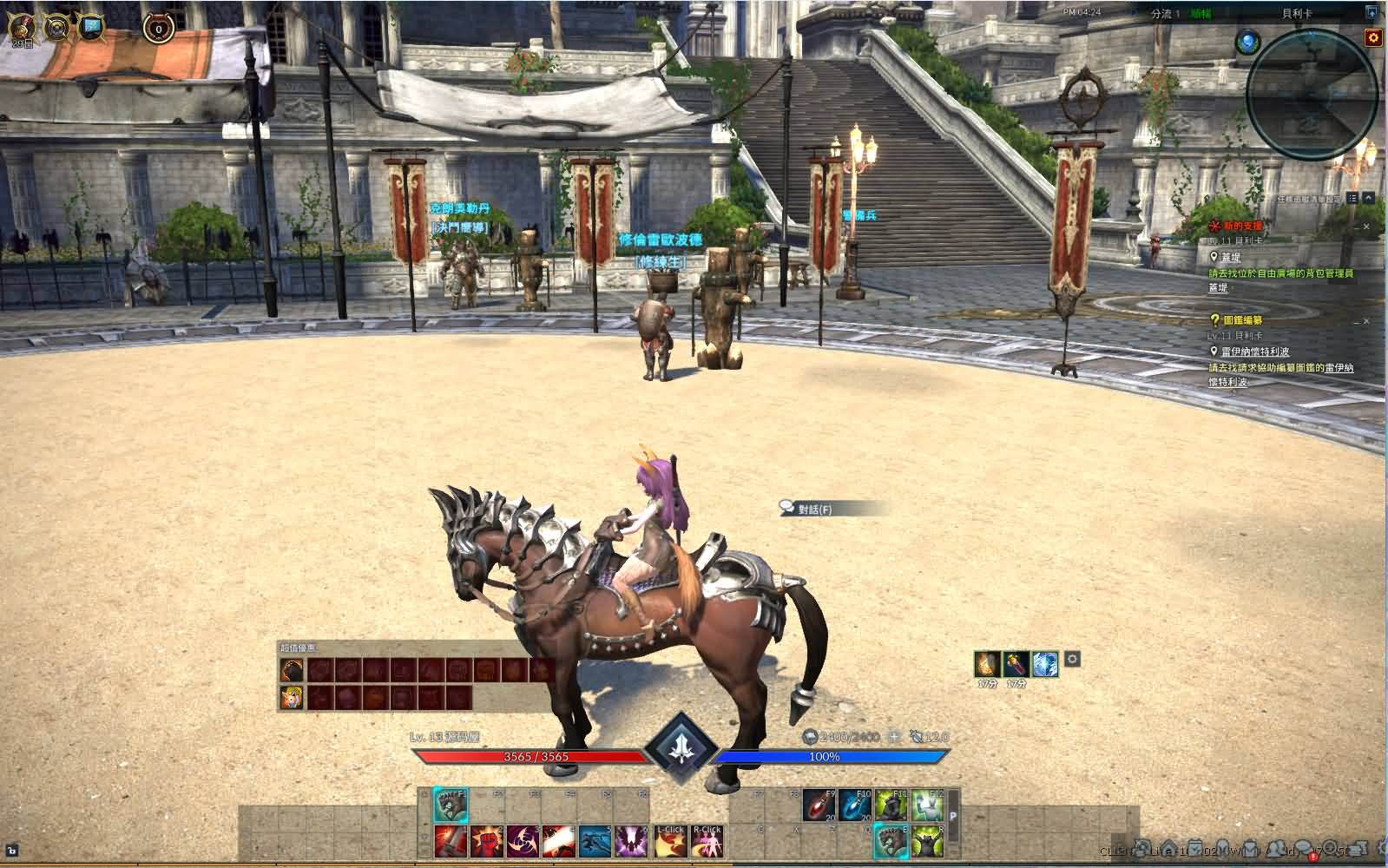This screenshot has width=1388, height=868.
Task: Collapse the quest tracker with the arrow button
Action: (1370, 199)
